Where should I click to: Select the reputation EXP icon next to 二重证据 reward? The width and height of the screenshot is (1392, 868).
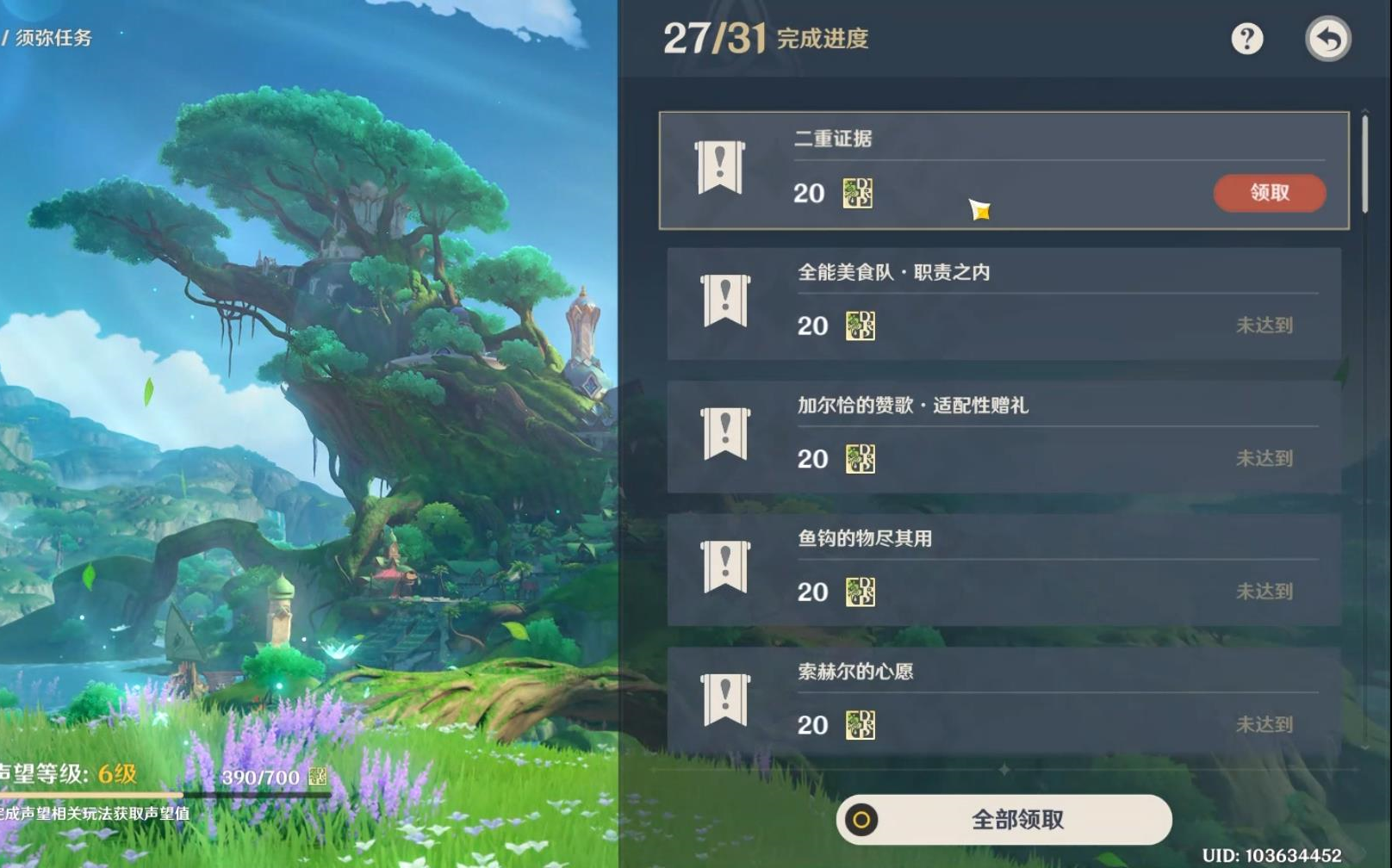pos(856,194)
